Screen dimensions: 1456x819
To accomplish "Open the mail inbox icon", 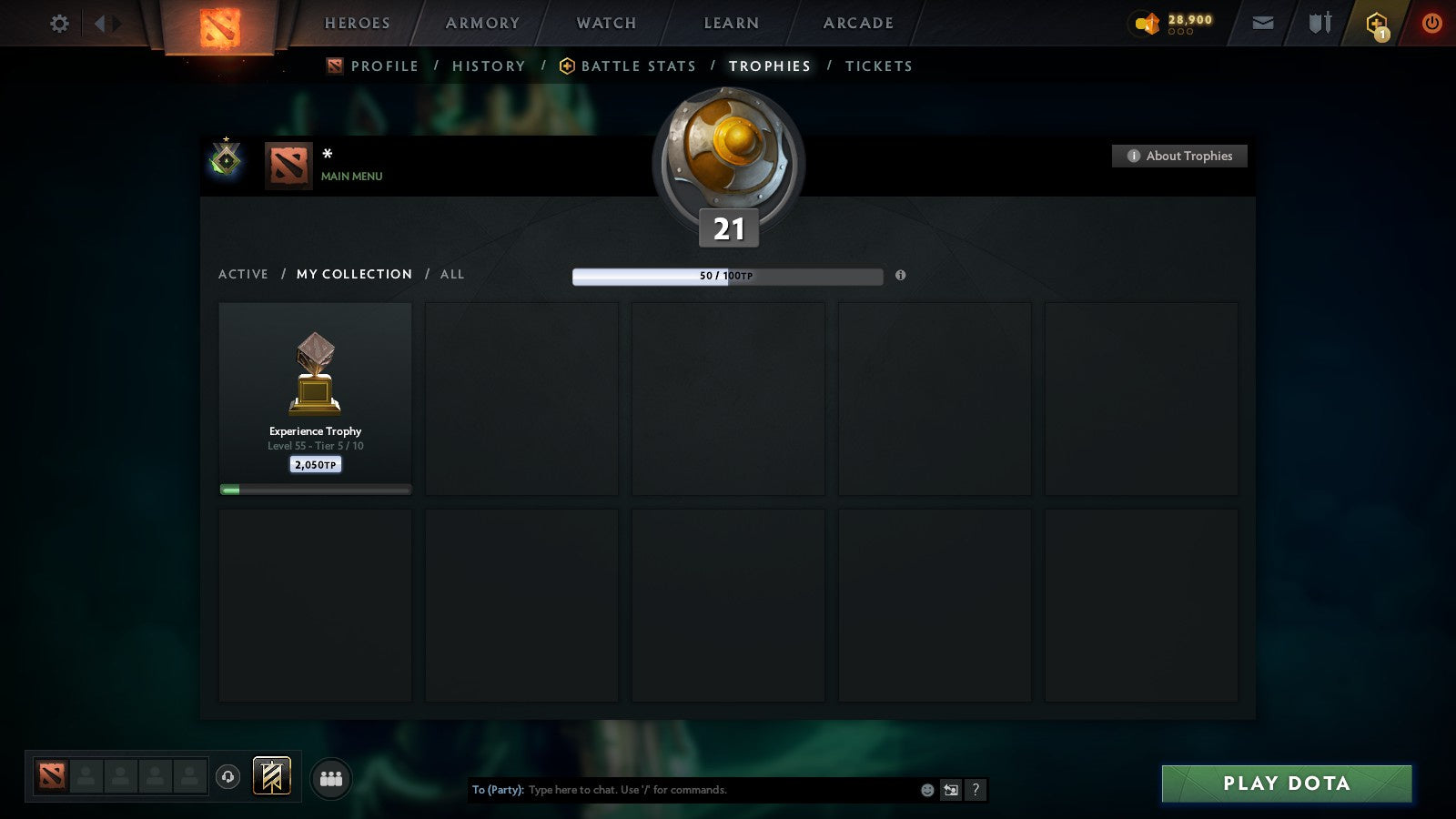I will [1263, 23].
